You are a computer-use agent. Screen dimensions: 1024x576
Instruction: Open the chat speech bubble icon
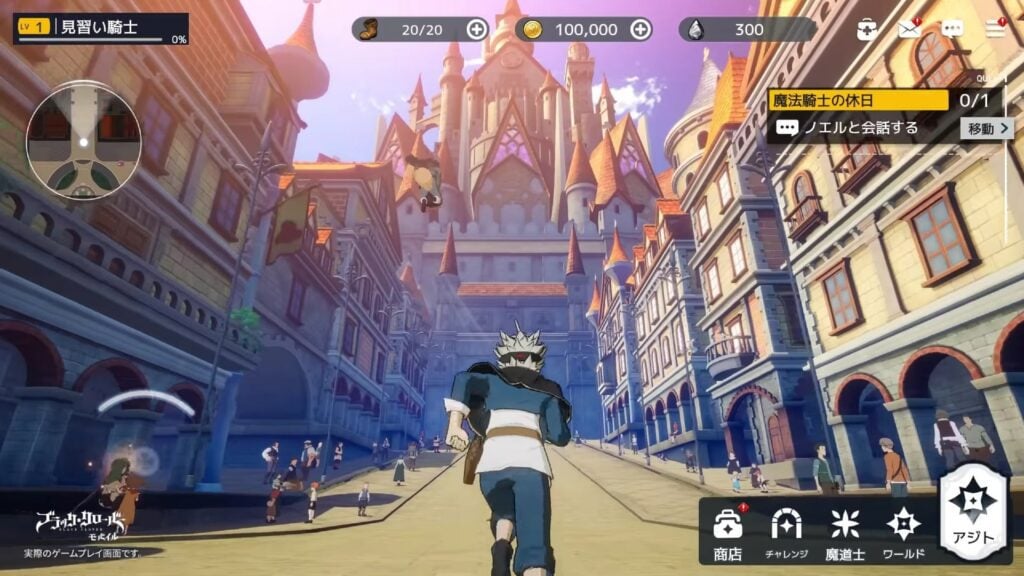[x=953, y=29]
